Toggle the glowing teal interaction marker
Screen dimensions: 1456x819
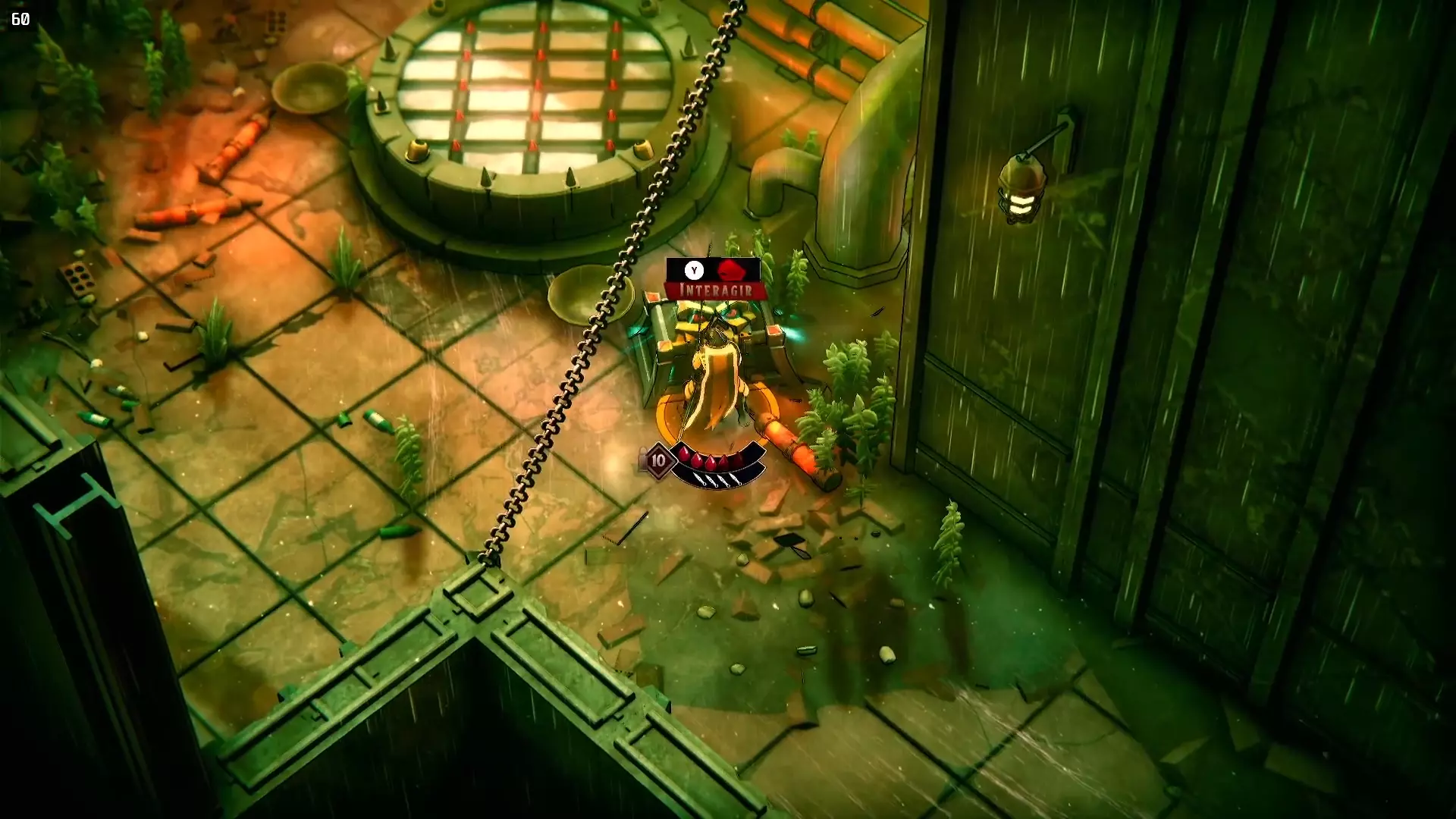coord(792,334)
